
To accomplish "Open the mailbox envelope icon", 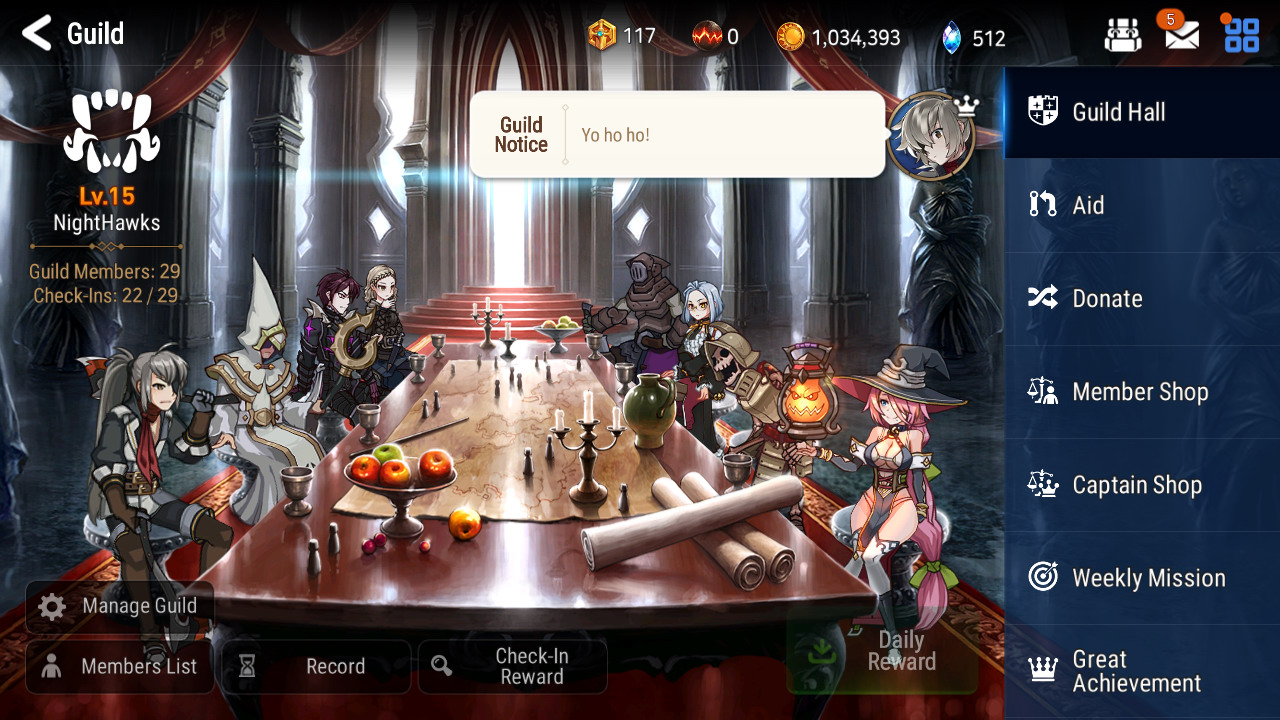I will tap(1182, 36).
